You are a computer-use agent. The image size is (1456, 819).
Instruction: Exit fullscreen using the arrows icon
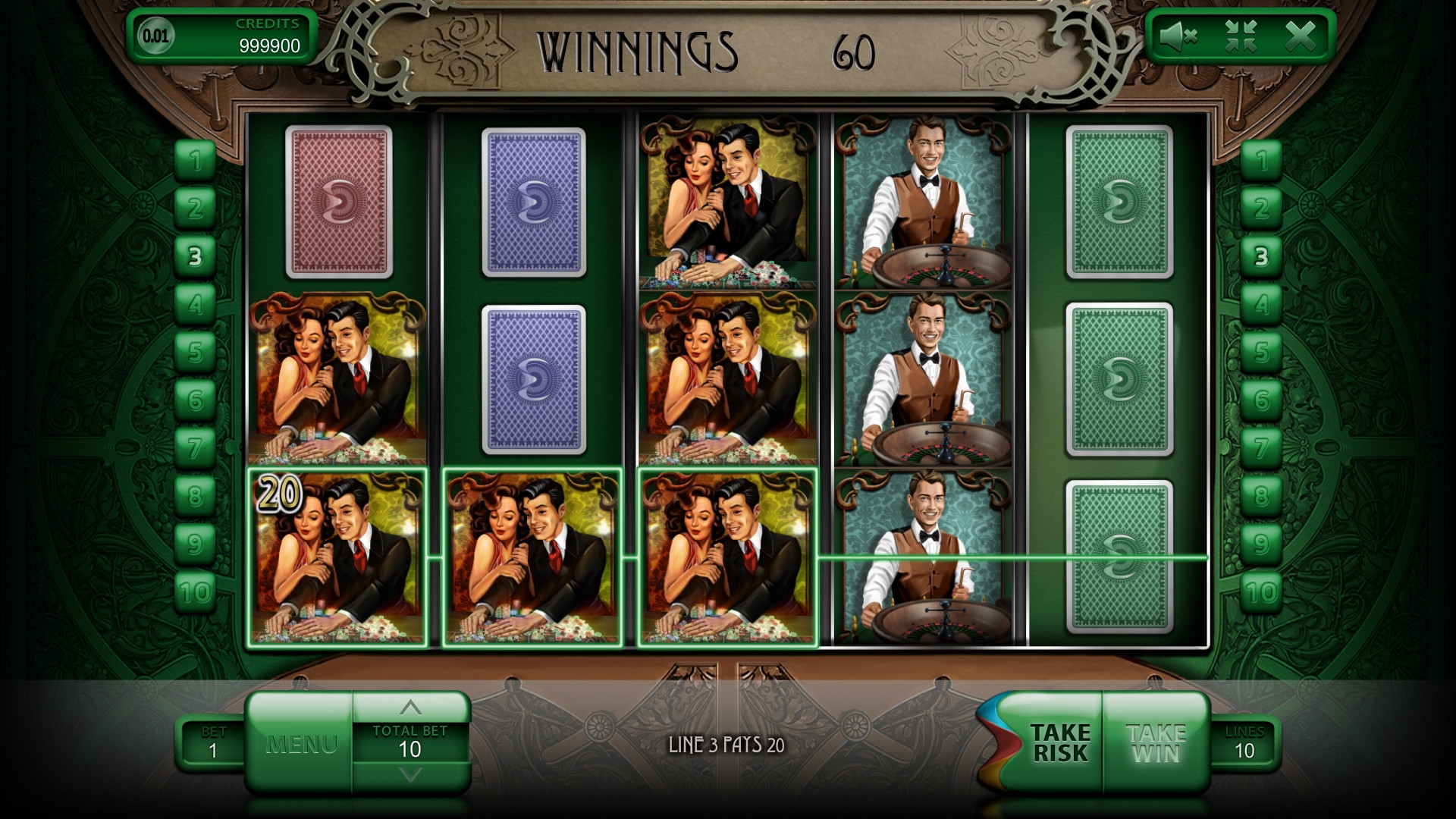[1241, 36]
